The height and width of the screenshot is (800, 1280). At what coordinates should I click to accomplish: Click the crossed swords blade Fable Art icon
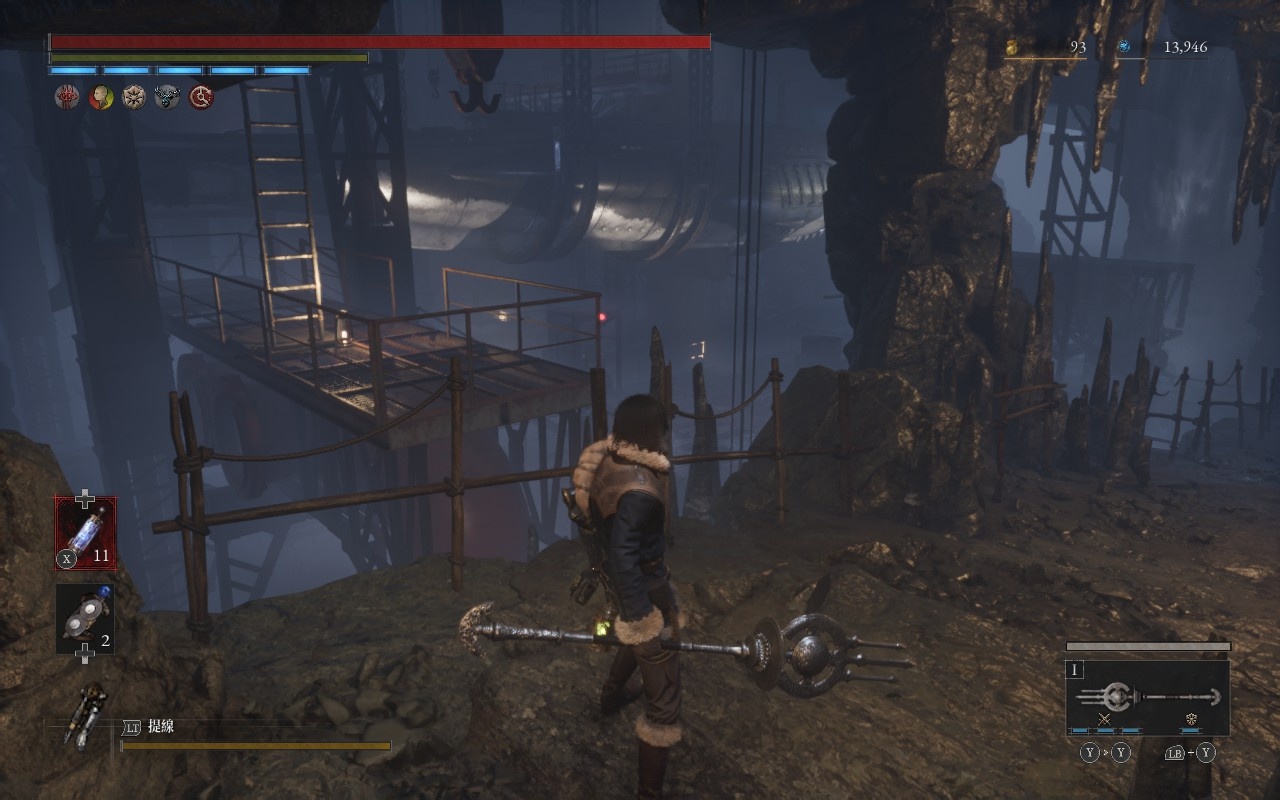(1104, 719)
